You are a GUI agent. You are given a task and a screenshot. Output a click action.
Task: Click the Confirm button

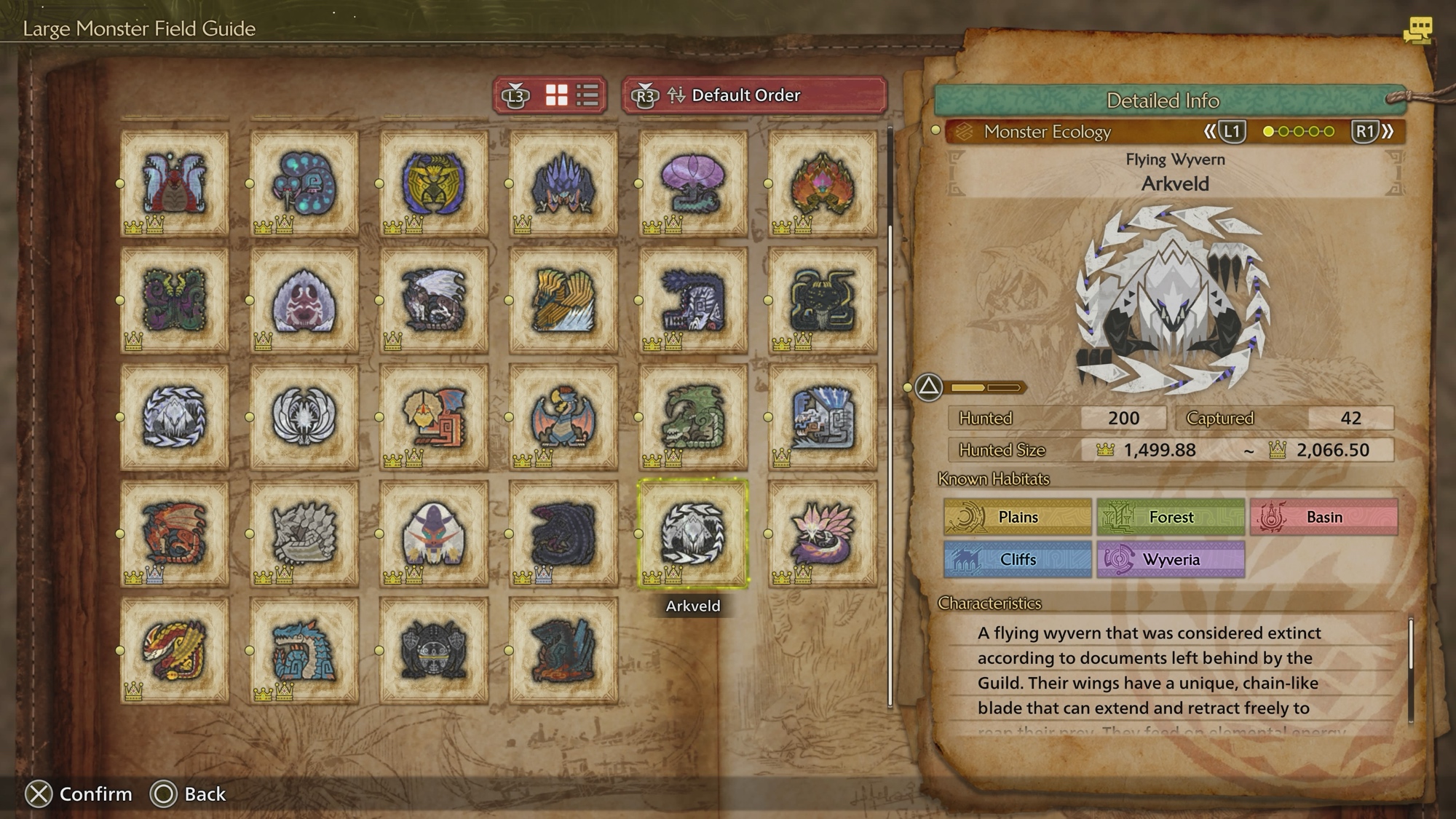(79, 794)
